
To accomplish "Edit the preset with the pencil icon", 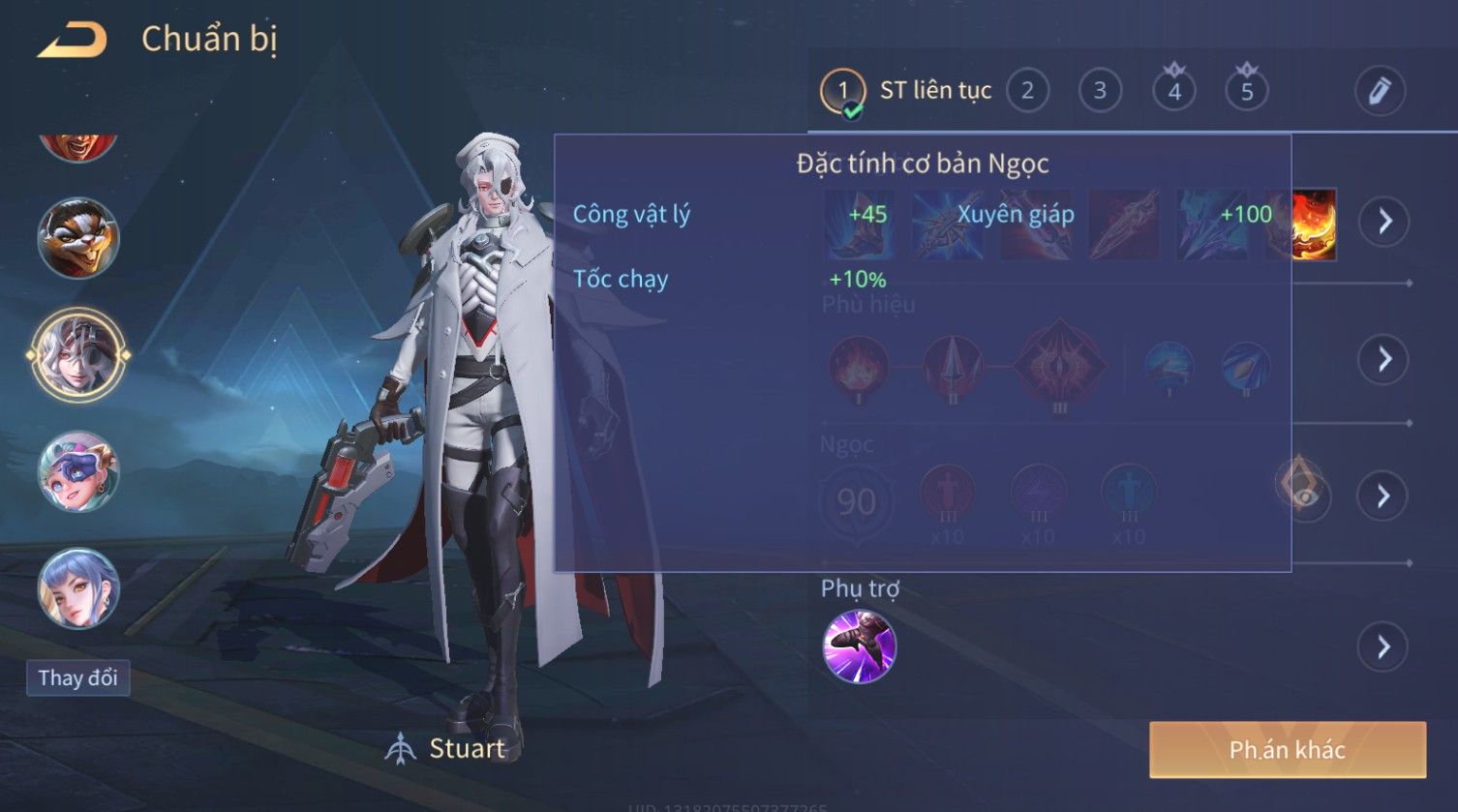I will coord(1380,91).
